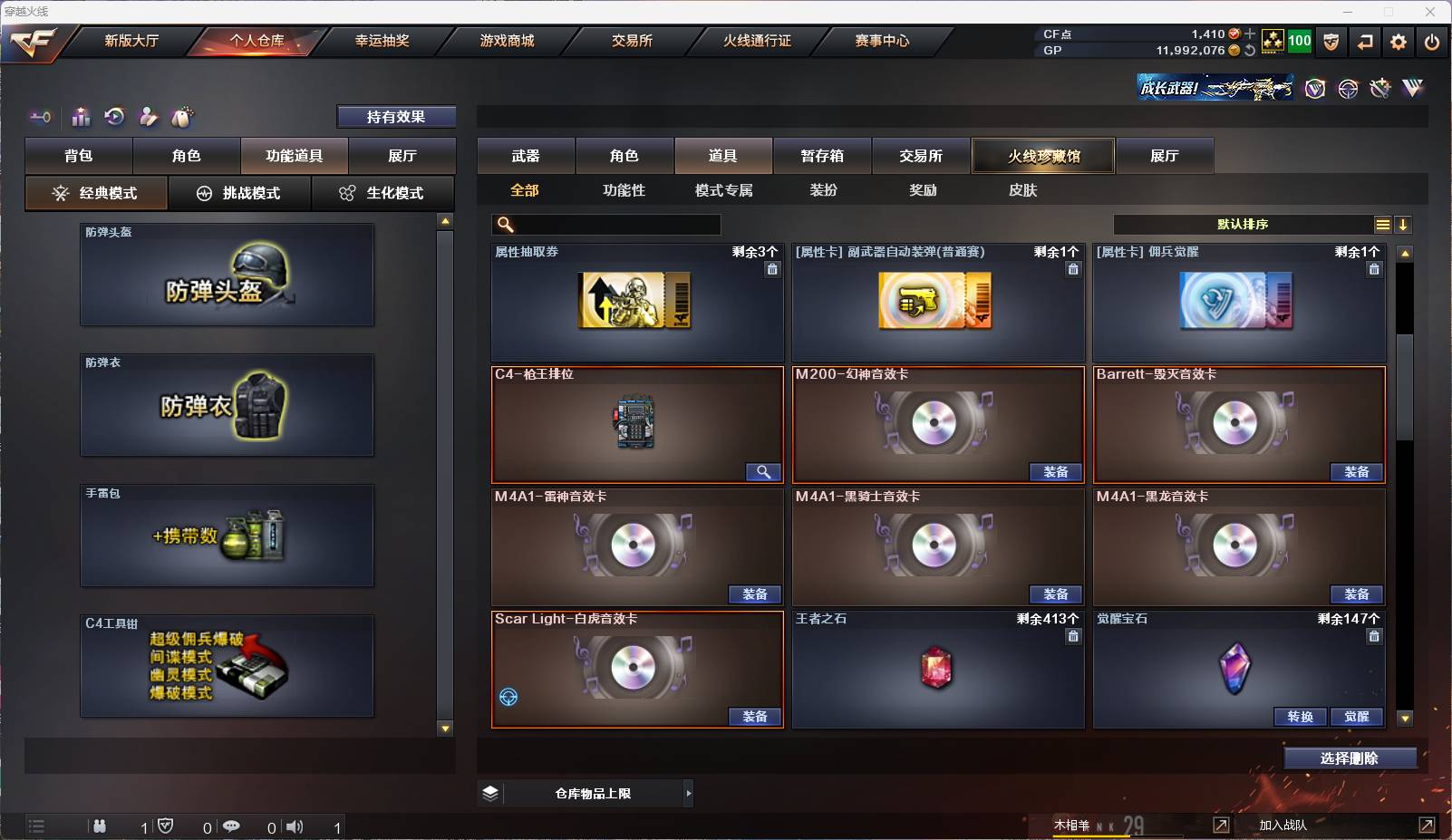Image resolution: width=1452 pixels, height=840 pixels.
Task: Click the power exit icon top-right
Action: 1433,42
